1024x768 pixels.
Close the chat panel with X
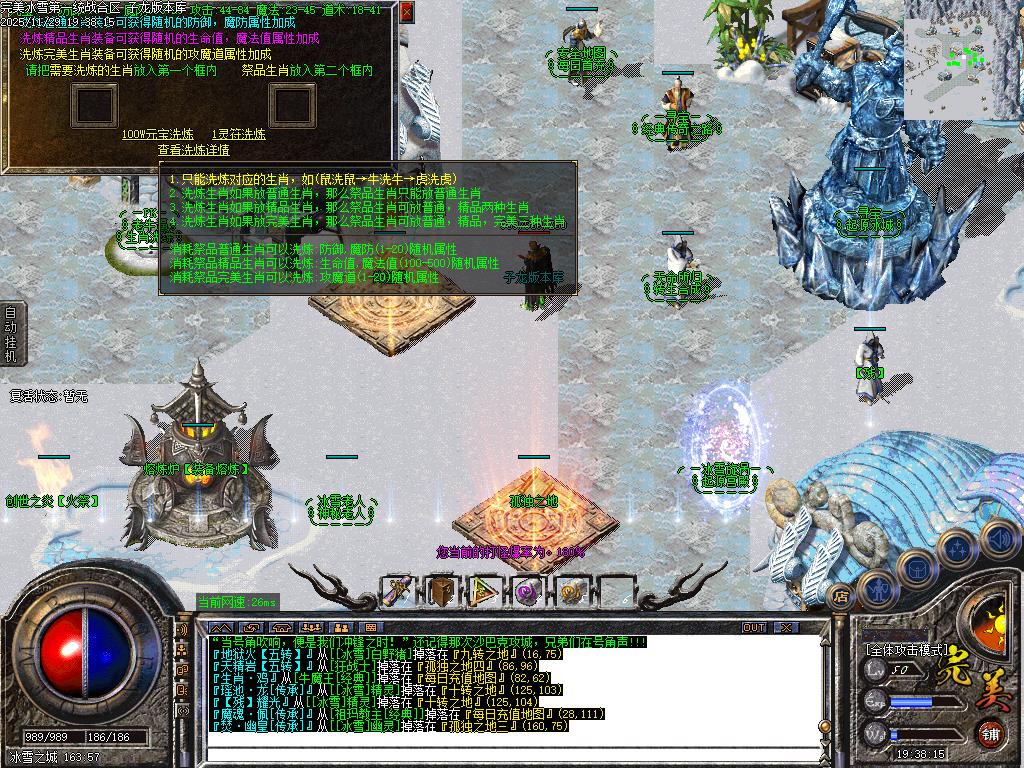(787, 628)
